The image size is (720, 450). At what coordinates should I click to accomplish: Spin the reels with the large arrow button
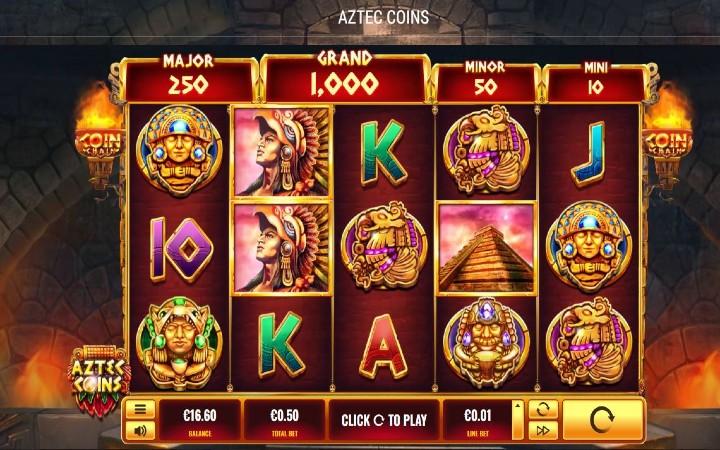point(601,420)
